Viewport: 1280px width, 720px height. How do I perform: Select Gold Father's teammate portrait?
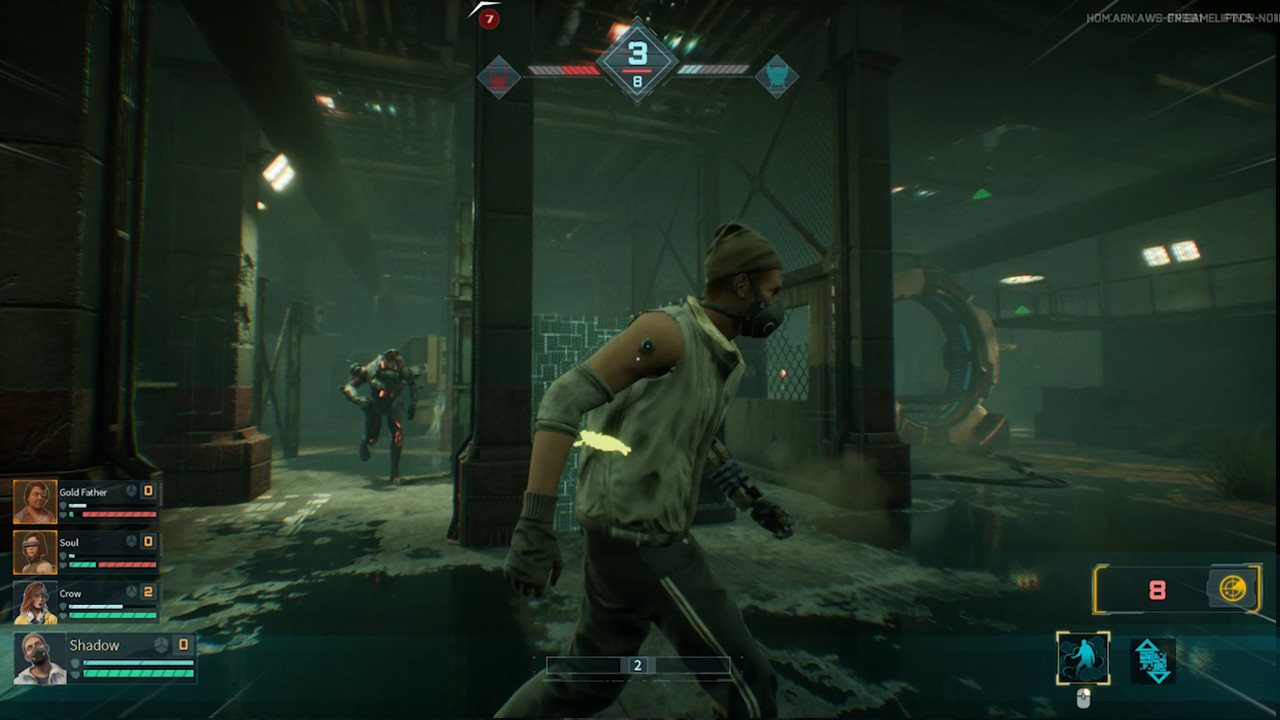tap(35, 502)
